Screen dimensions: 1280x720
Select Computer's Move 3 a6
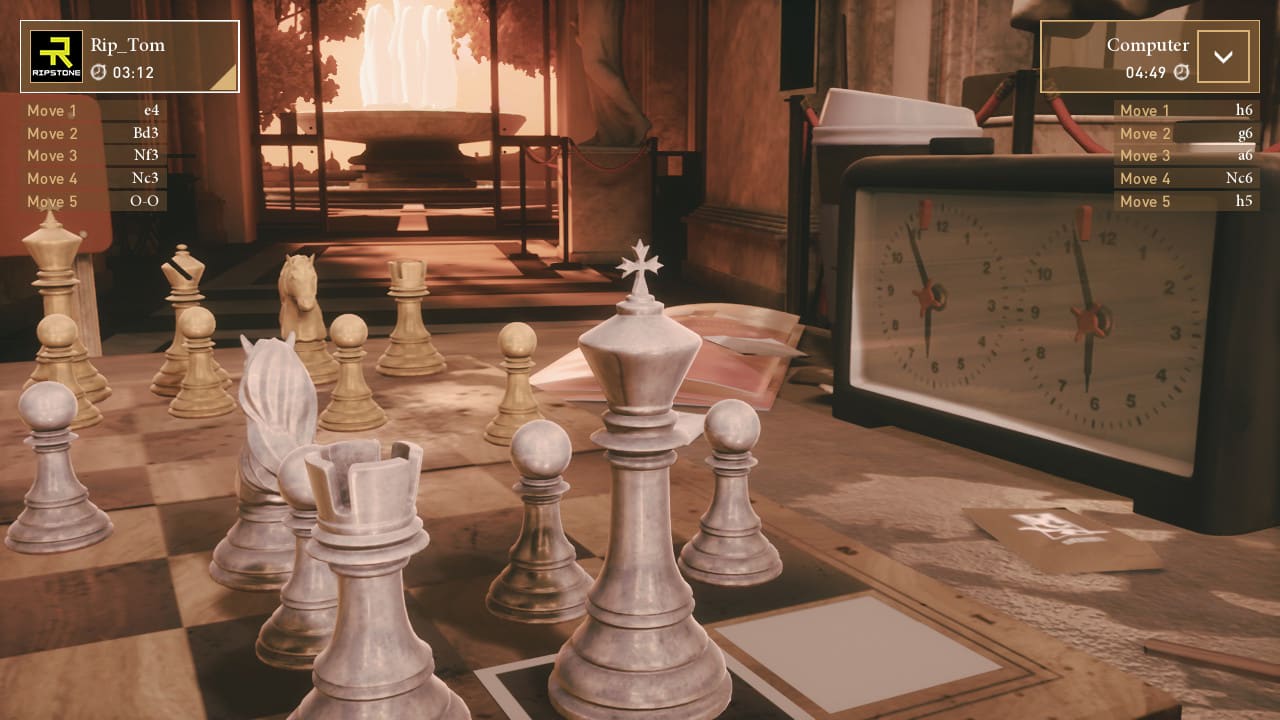coord(1187,156)
